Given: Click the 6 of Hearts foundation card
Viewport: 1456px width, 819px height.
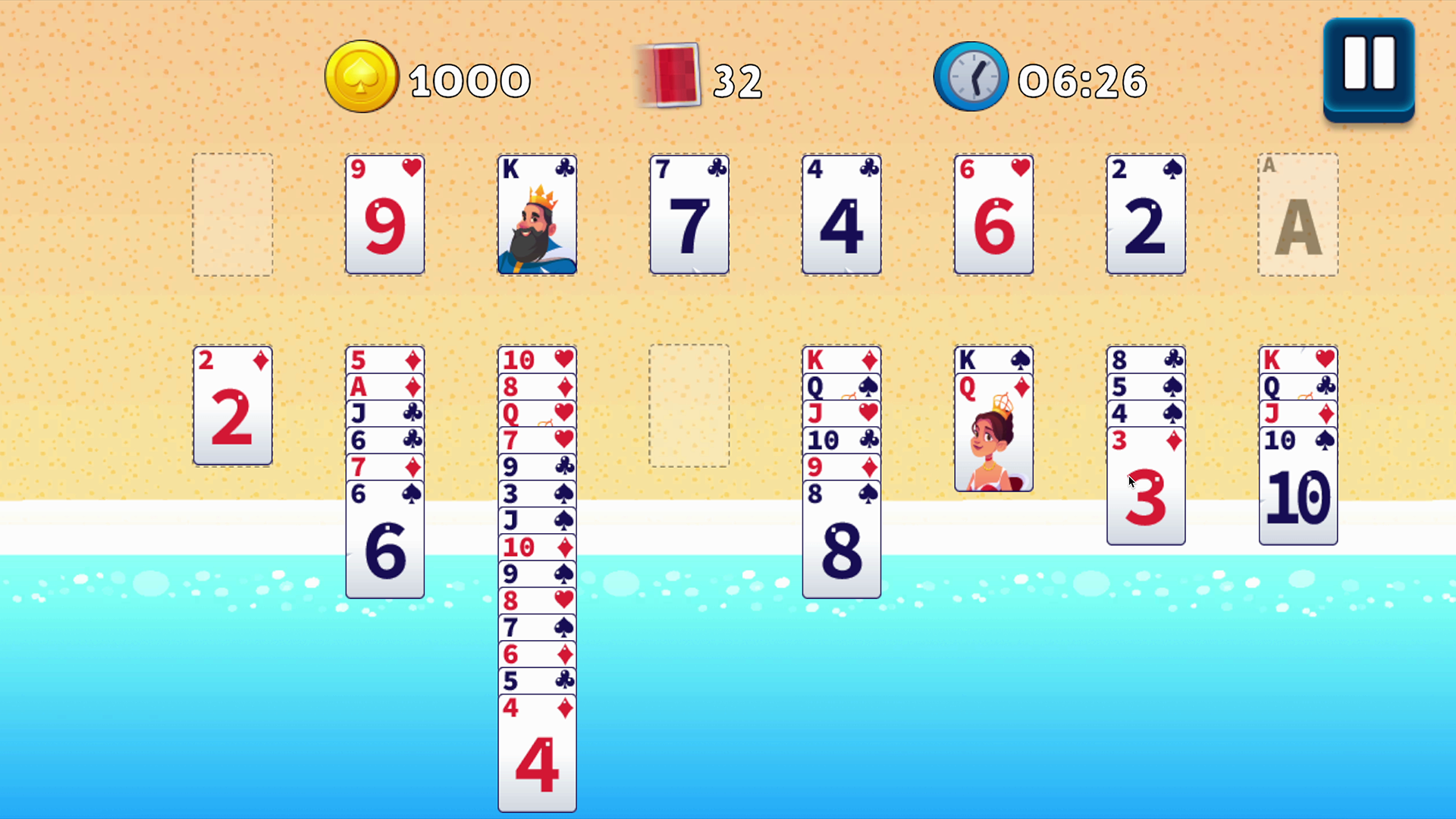Looking at the screenshot, I should [993, 215].
